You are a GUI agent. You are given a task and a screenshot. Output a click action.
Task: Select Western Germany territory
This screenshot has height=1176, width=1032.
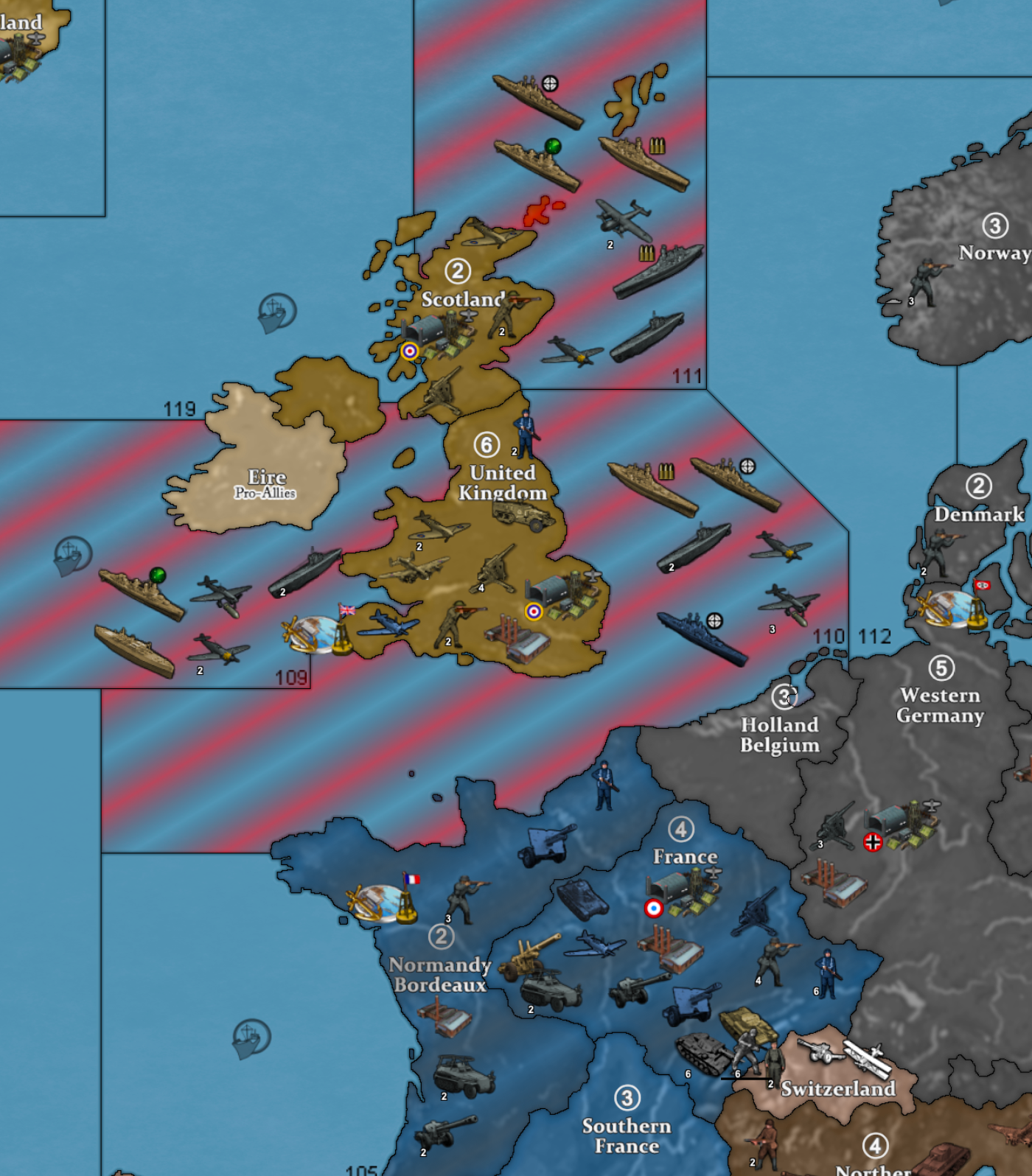click(x=940, y=705)
